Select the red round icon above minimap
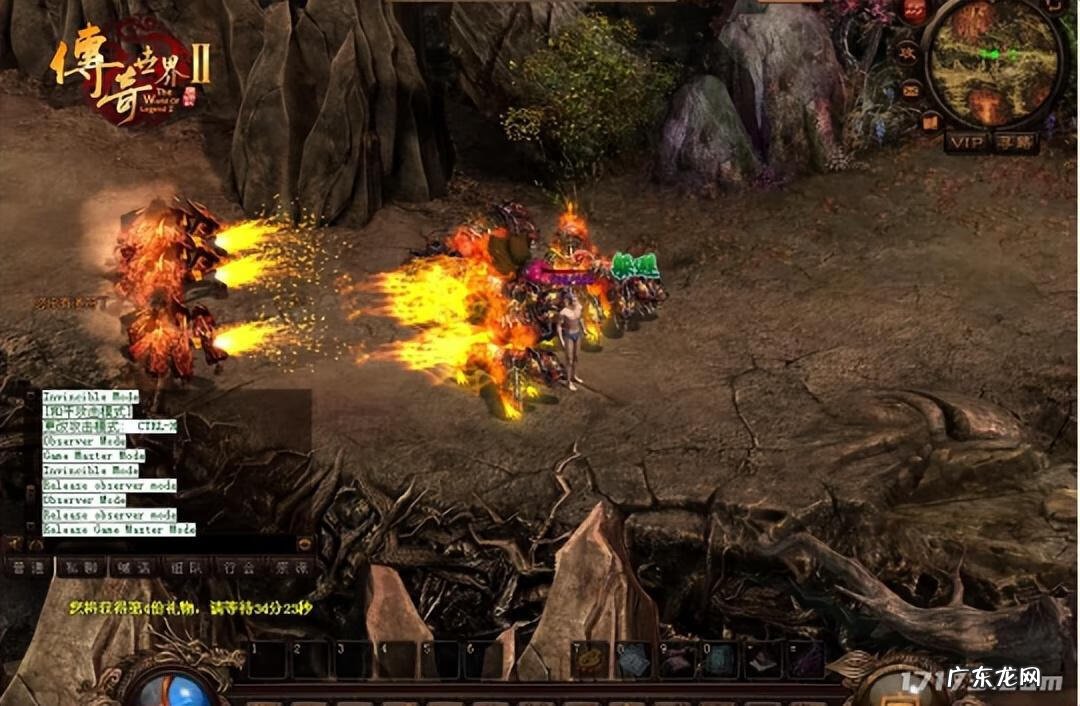1080x706 pixels. (x=915, y=12)
